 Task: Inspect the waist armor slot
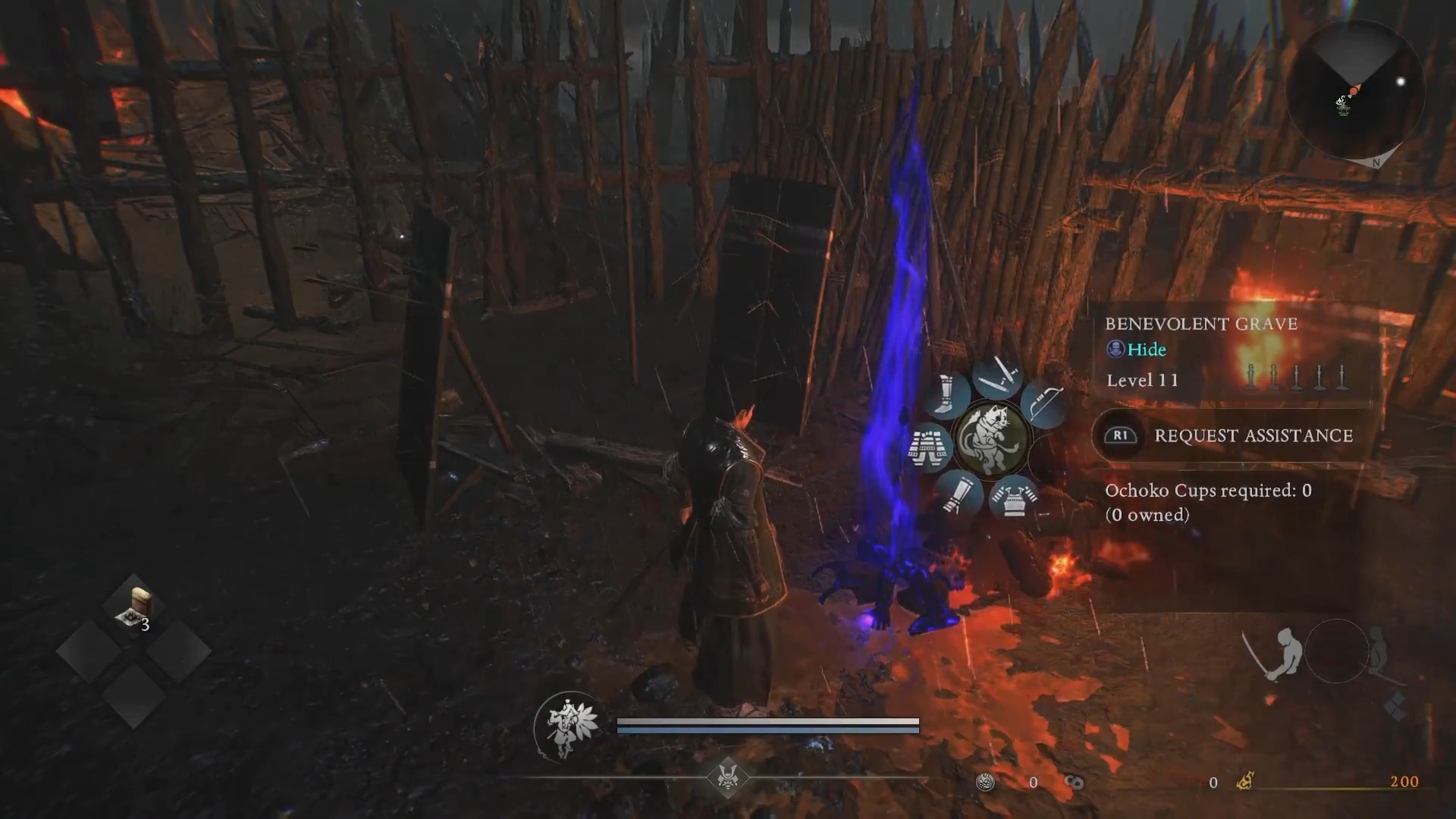tap(930, 448)
